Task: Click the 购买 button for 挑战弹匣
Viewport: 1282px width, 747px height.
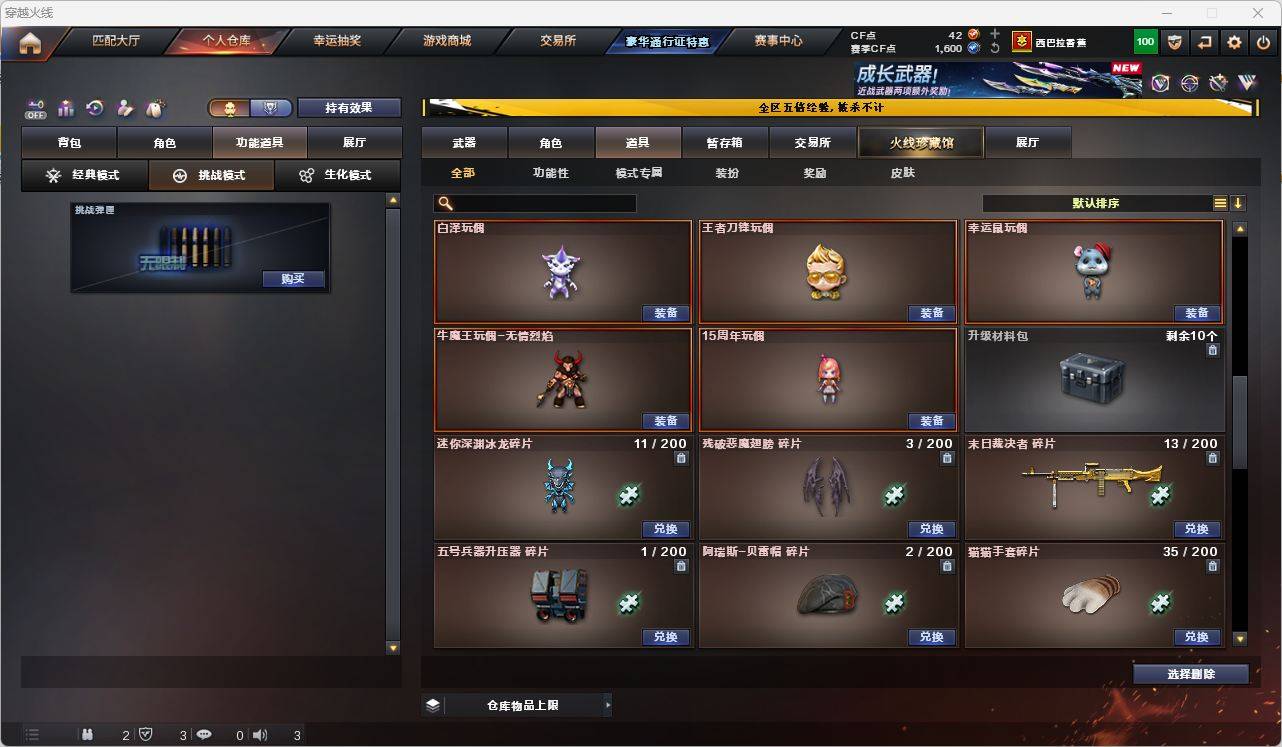Action: [x=291, y=279]
